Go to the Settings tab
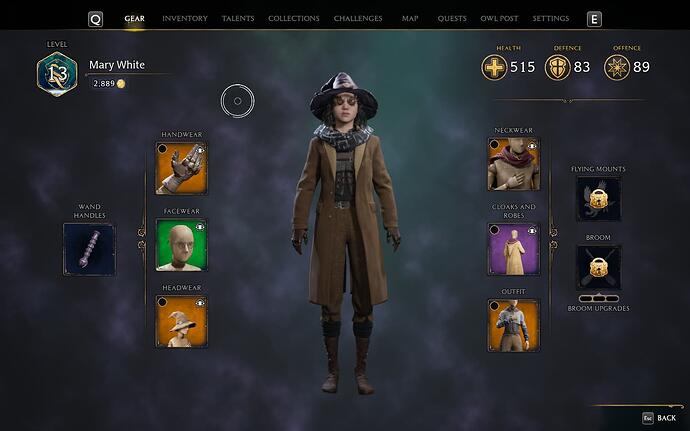Screen dimensions: 690x431 click(x=551, y=19)
